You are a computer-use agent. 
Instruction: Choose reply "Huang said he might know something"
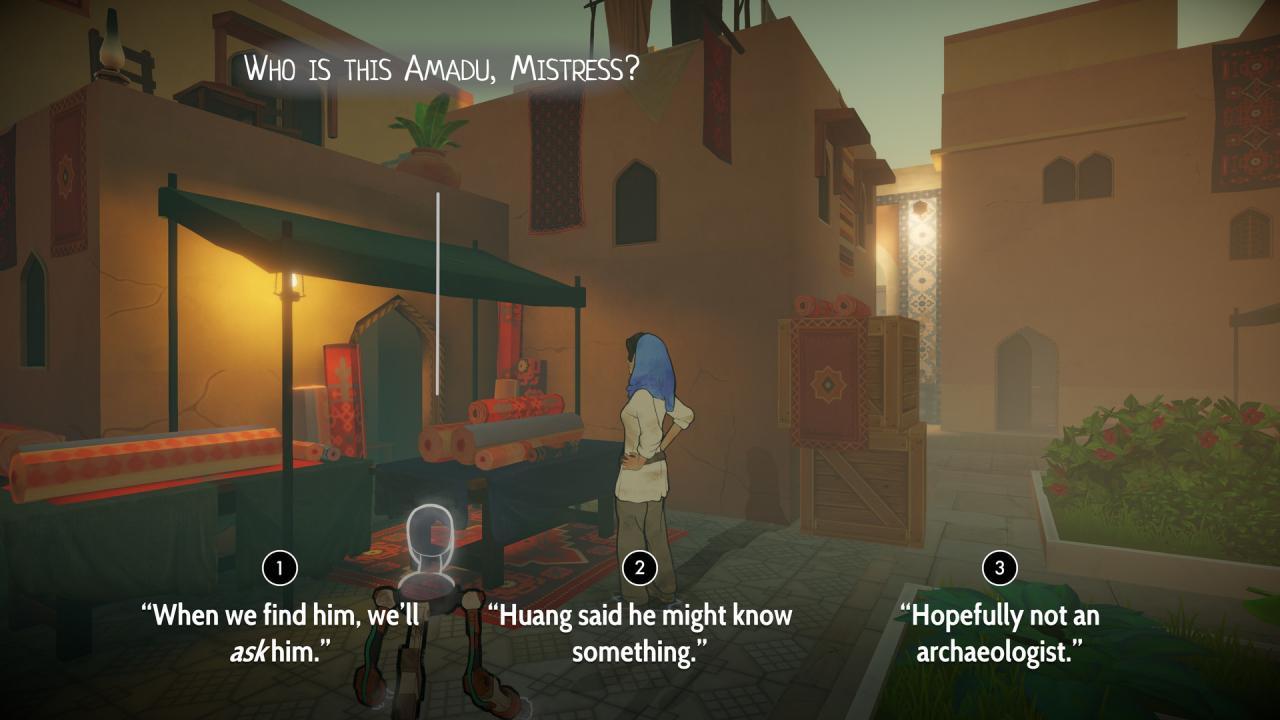pyautogui.click(x=640, y=620)
